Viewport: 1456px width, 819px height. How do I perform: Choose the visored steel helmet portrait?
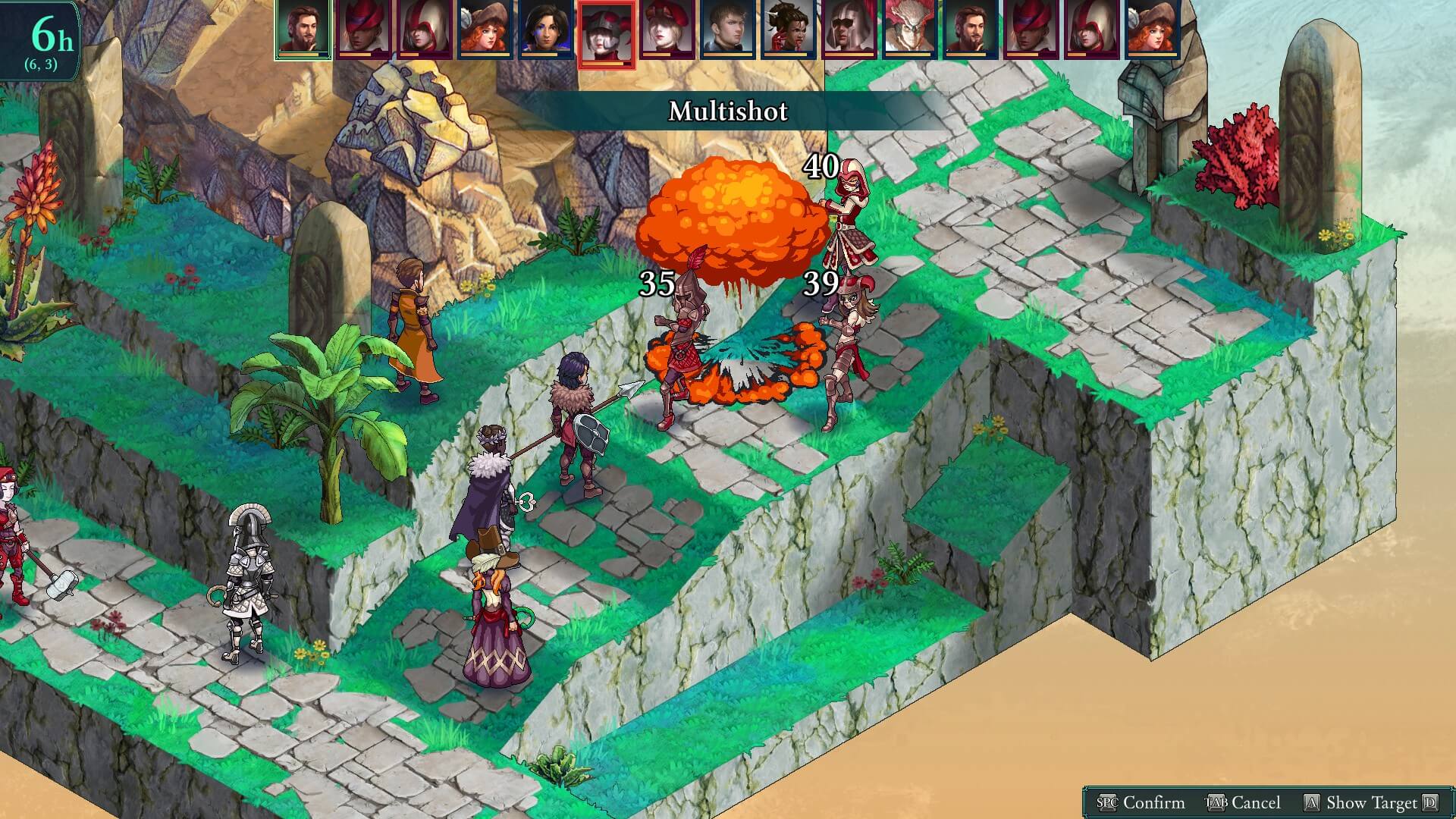(849, 29)
